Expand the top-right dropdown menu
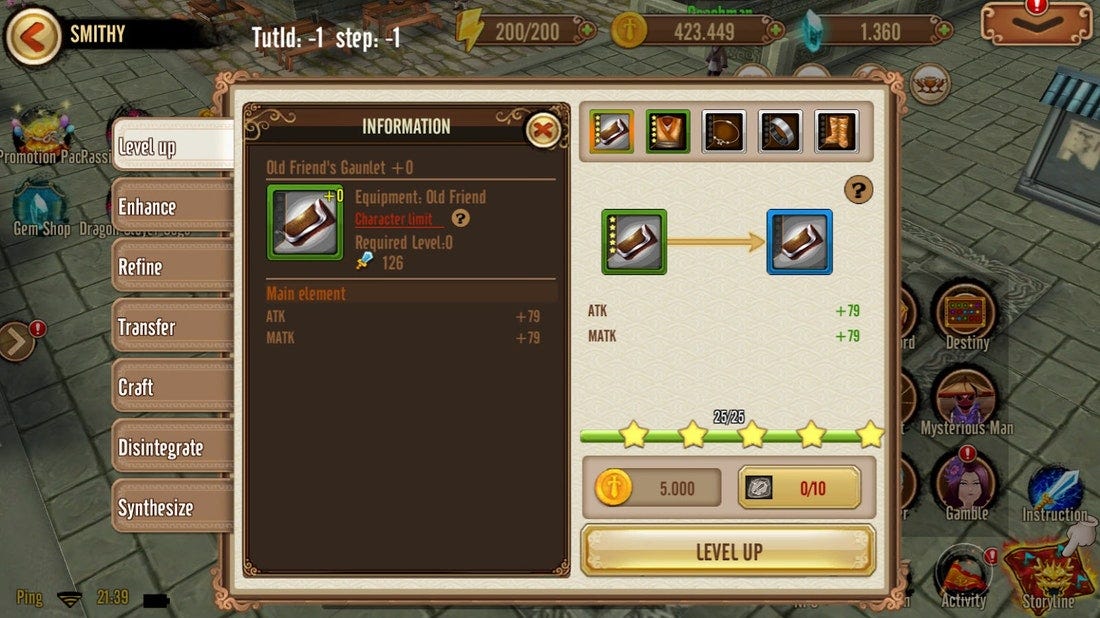The width and height of the screenshot is (1100, 618). [1036, 24]
